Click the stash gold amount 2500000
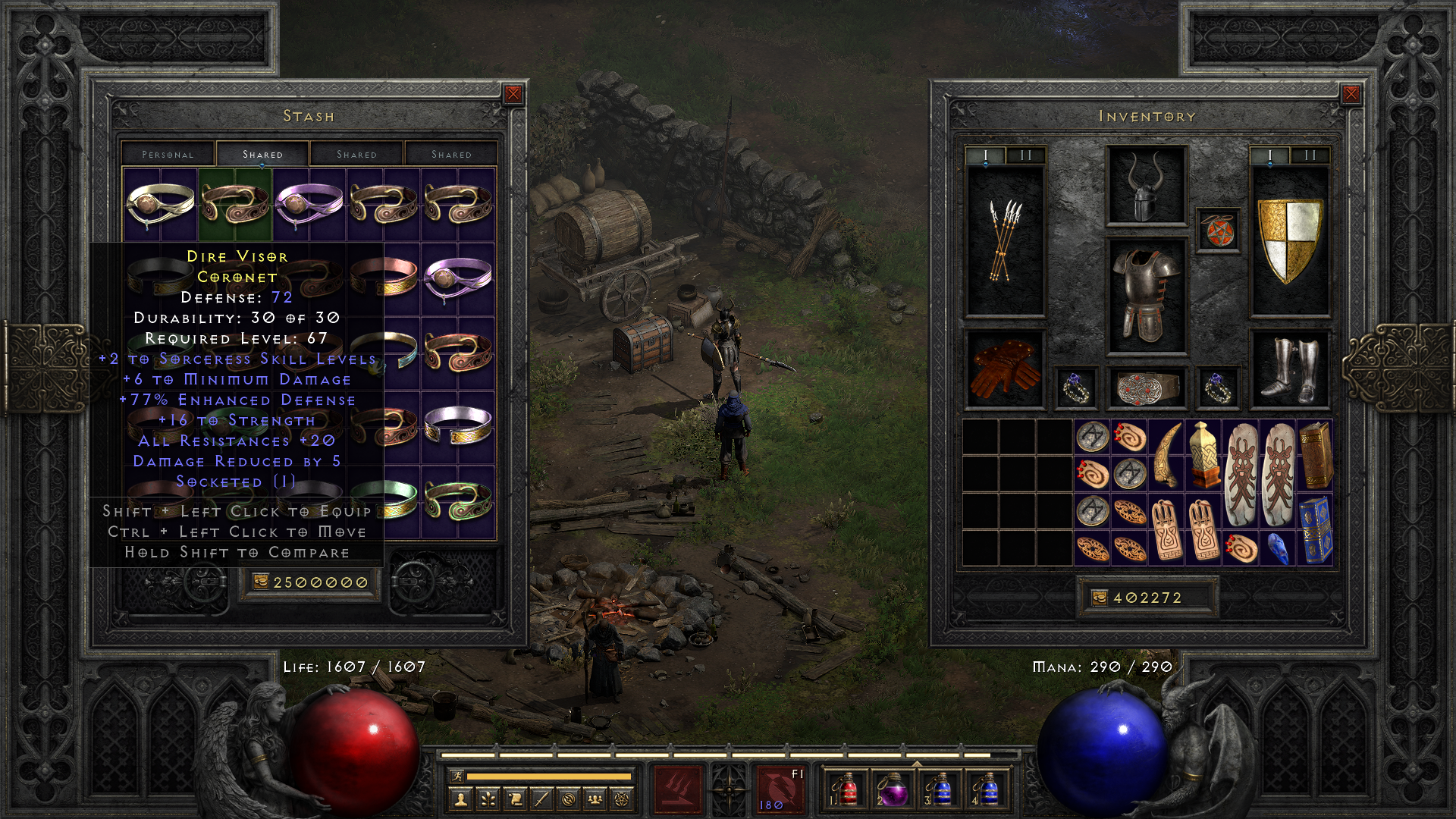 pyautogui.click(x=309, y=582)
